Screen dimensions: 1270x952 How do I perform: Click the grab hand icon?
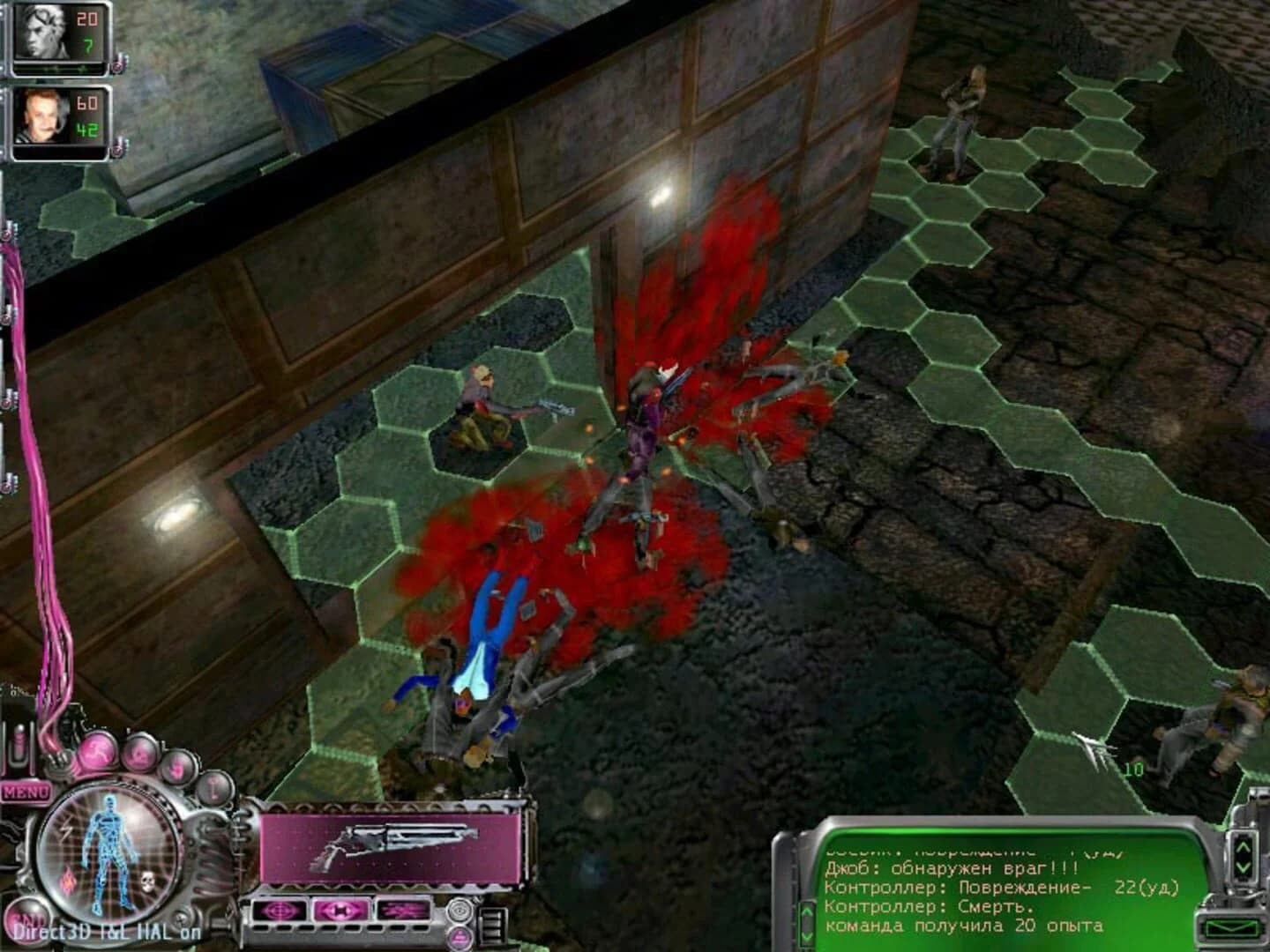[x=177, y=769]
